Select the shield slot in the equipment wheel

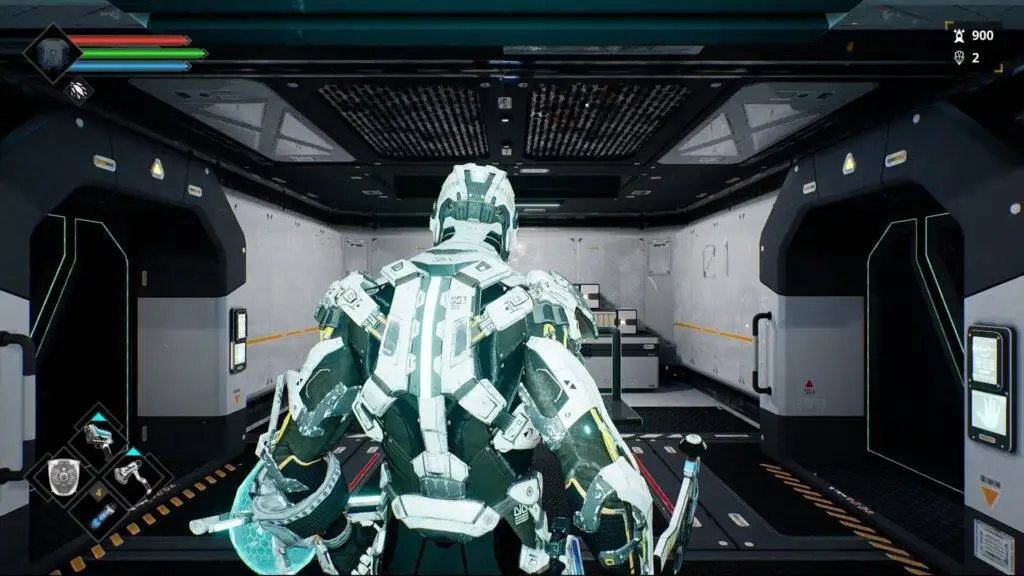coord(62,477)
